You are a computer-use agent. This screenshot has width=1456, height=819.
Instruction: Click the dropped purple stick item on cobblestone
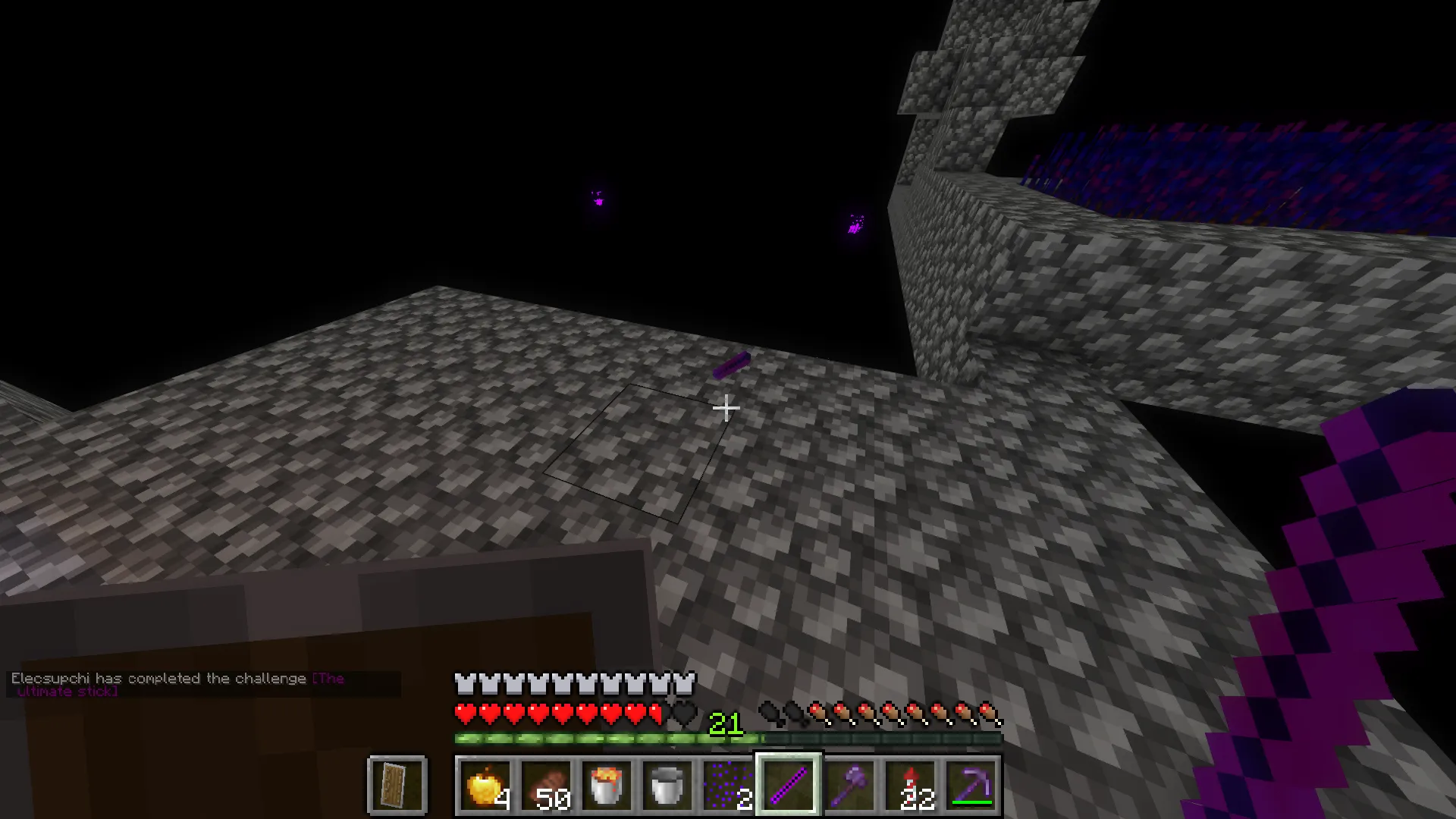[730, 364]
